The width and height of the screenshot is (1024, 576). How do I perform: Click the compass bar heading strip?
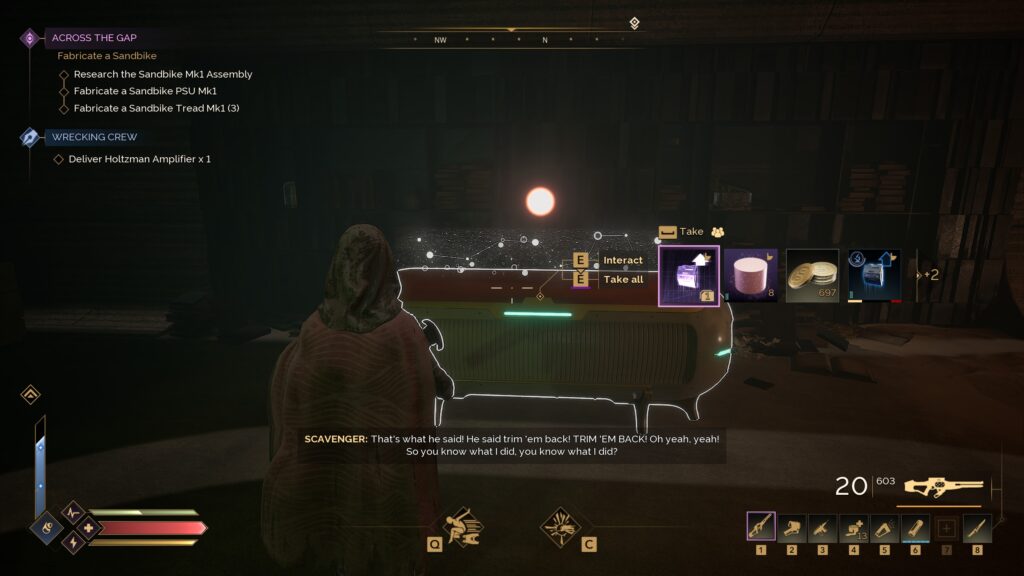[510, 40]
